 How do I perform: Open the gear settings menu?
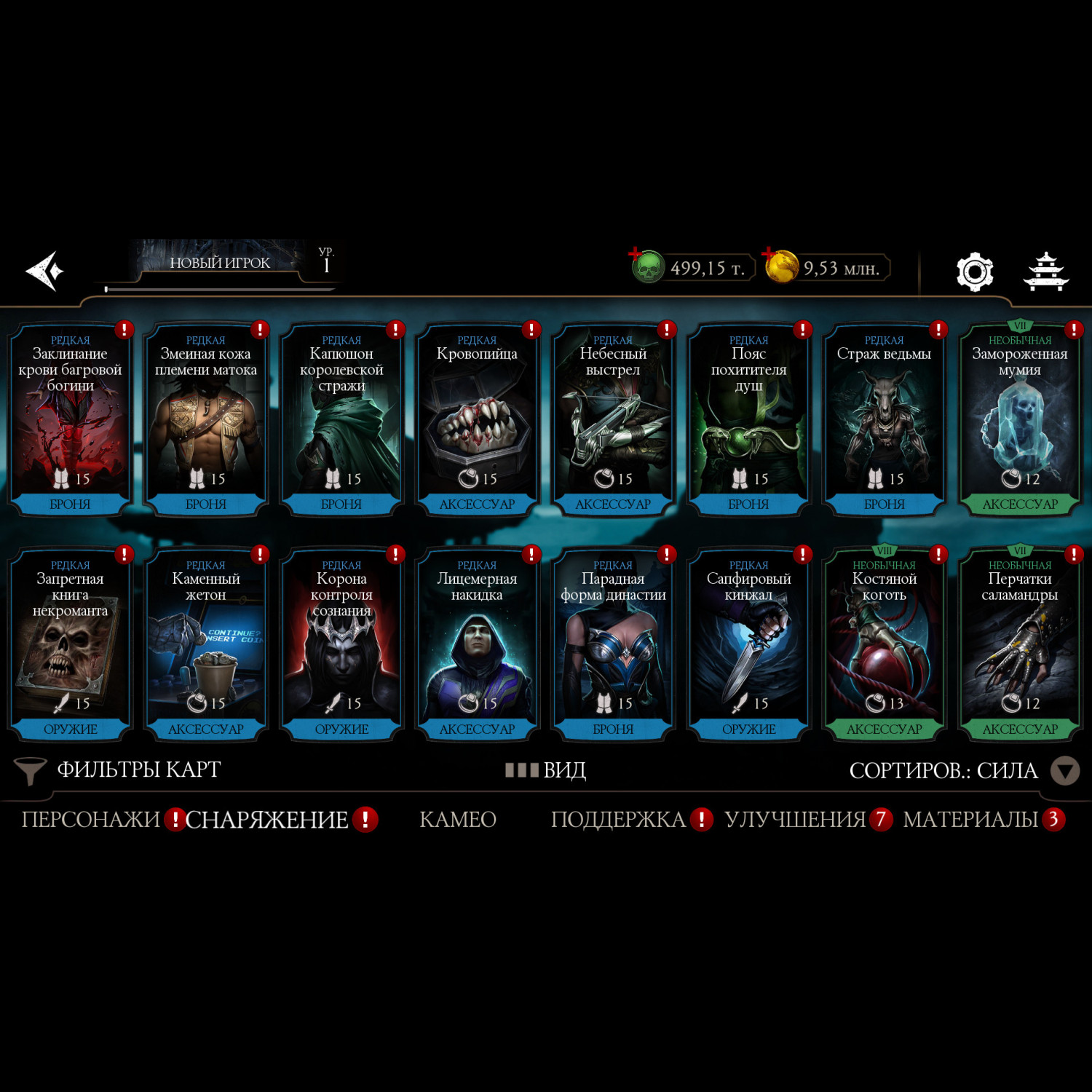click(x=974, y=272)
